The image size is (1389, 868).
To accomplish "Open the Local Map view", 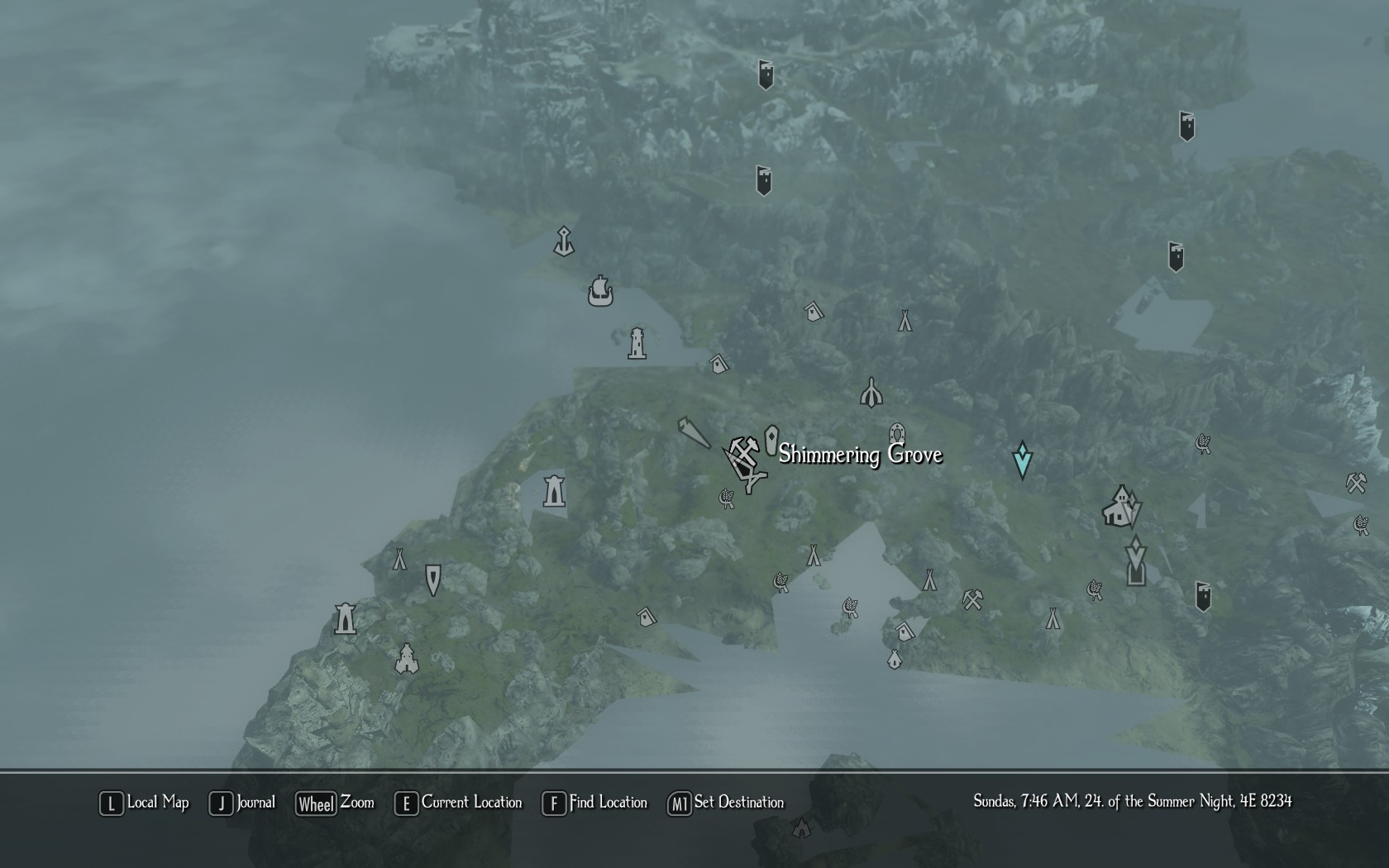I will (x=144, y=803).
